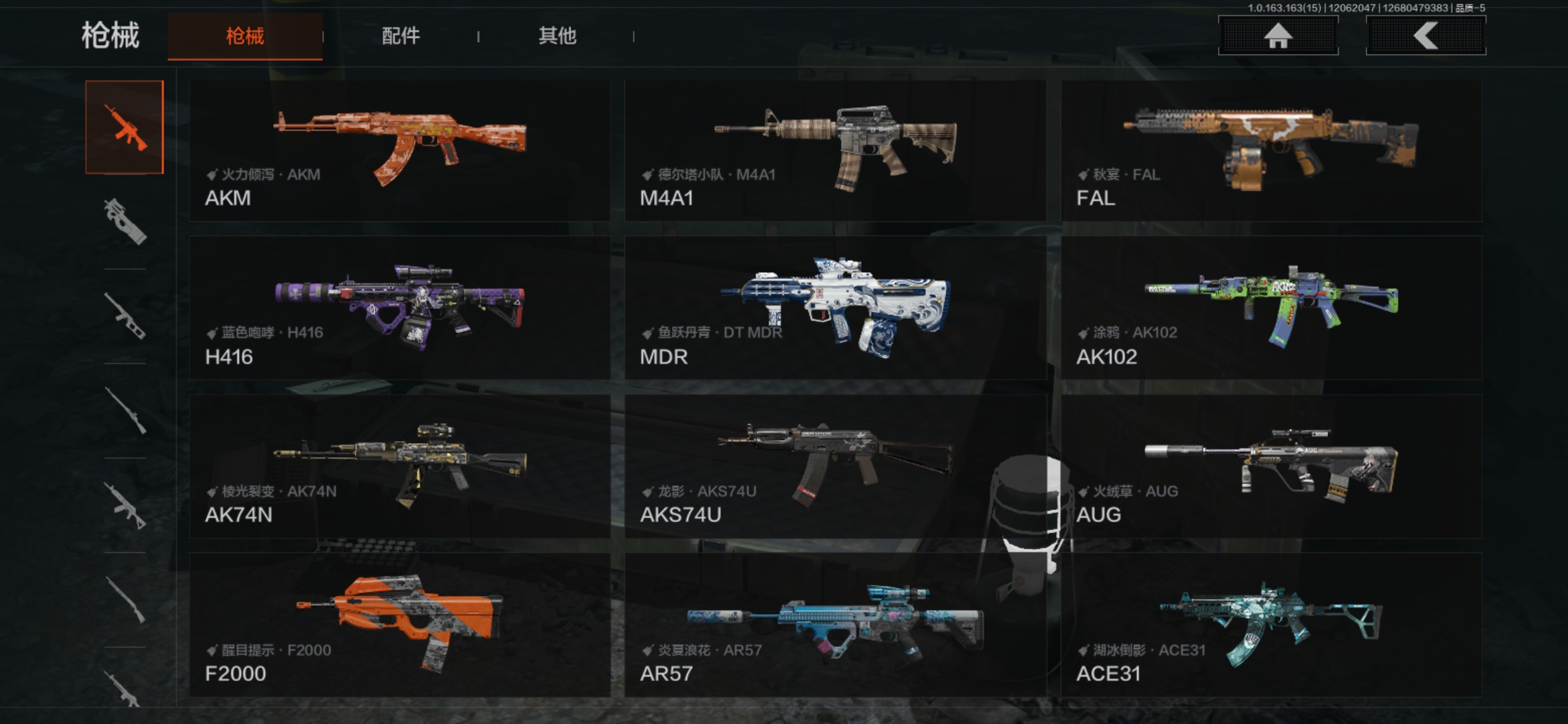Select the AR57 weapon tile
This screenshot has width=1568, height=724.
(x=835, y=625)
